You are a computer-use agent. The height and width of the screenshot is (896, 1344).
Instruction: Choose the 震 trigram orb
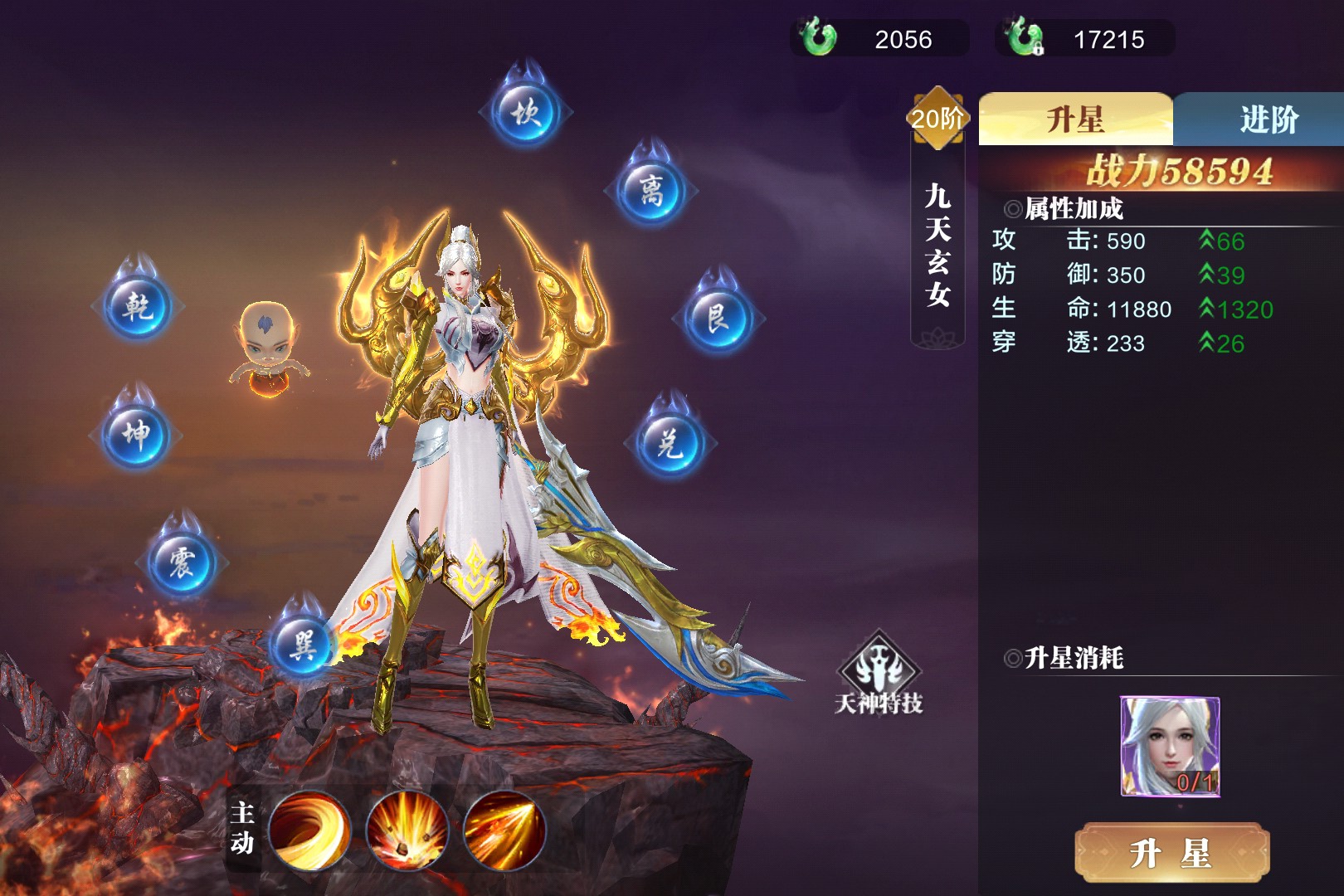[x=182, y=562]
